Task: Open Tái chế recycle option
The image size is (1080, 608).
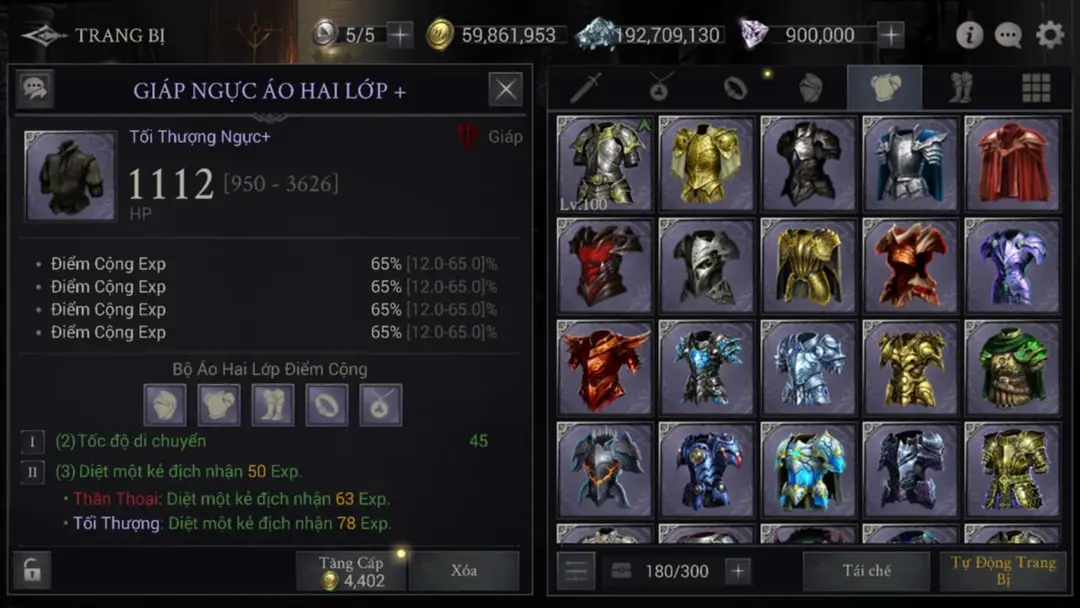Action: click(866, 571)
